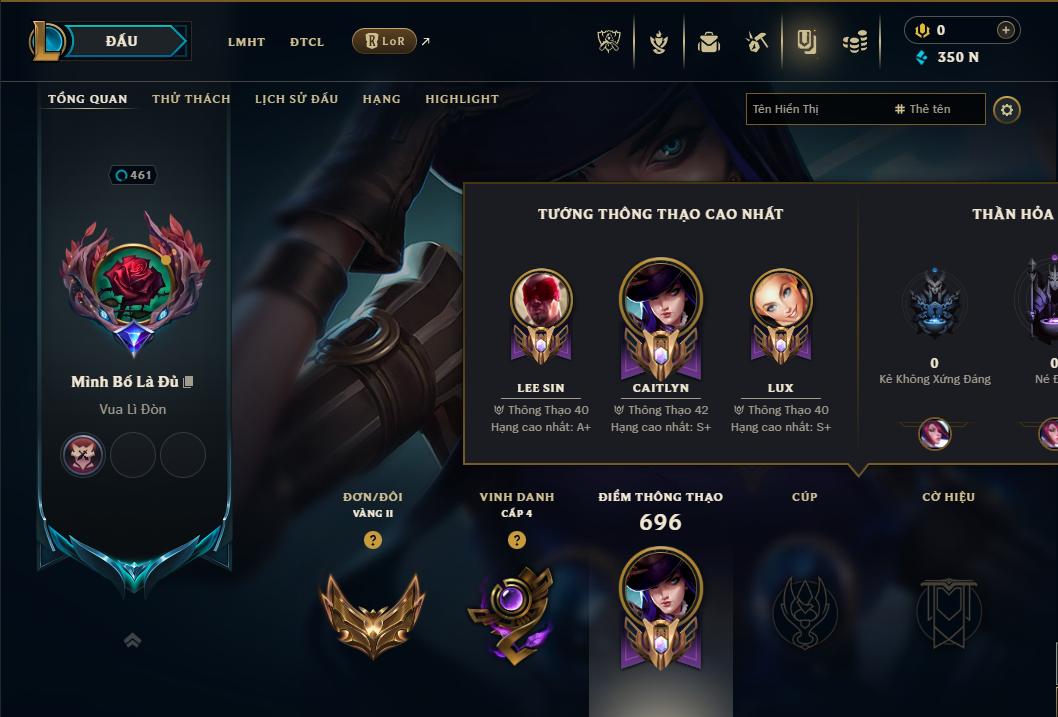Open the Cờ Hiệu banner section
Screen dimensions: 1058x717
[x=948, y=610]
